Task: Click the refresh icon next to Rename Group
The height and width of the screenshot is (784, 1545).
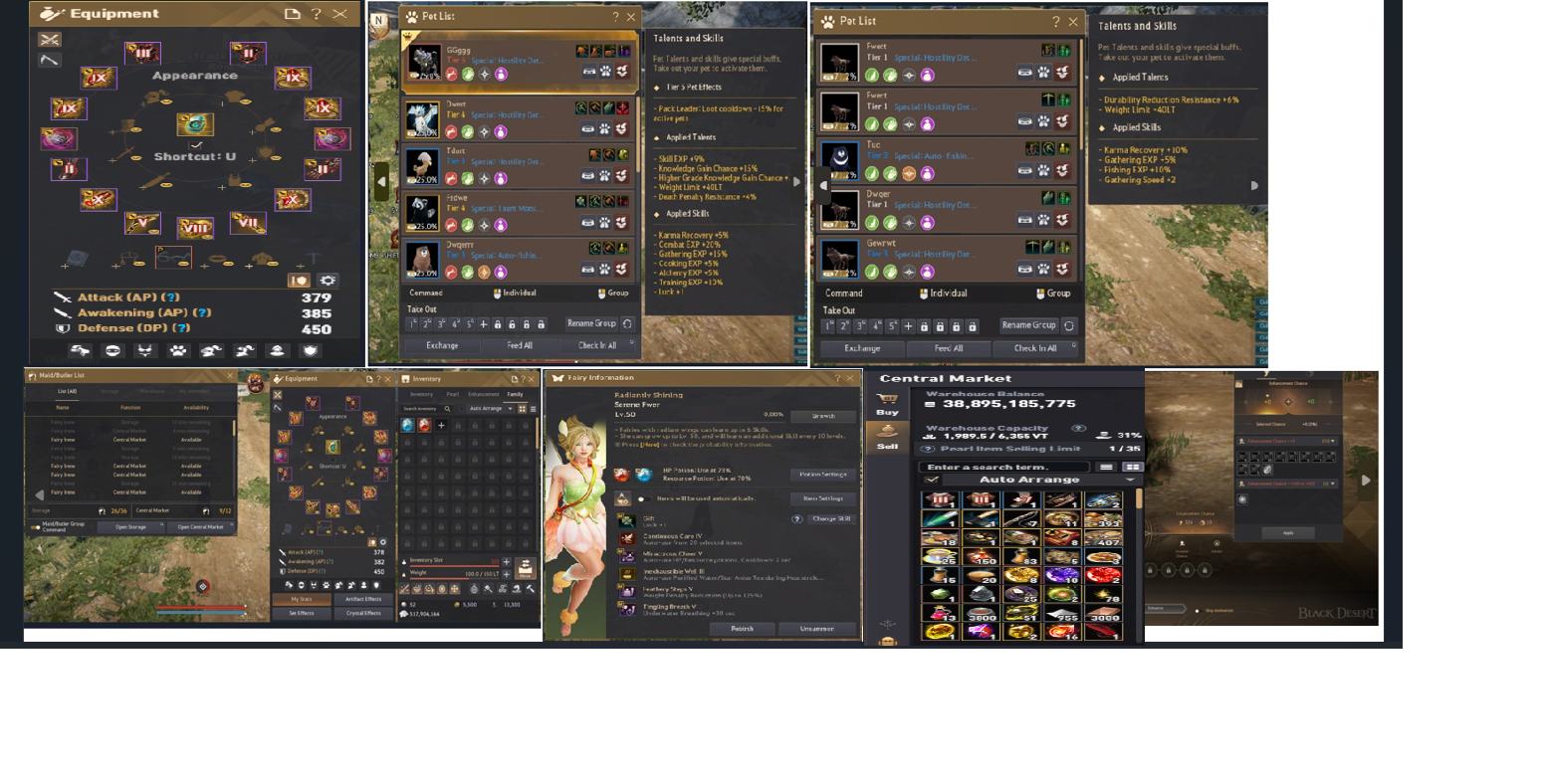Action: pos(627,325)
